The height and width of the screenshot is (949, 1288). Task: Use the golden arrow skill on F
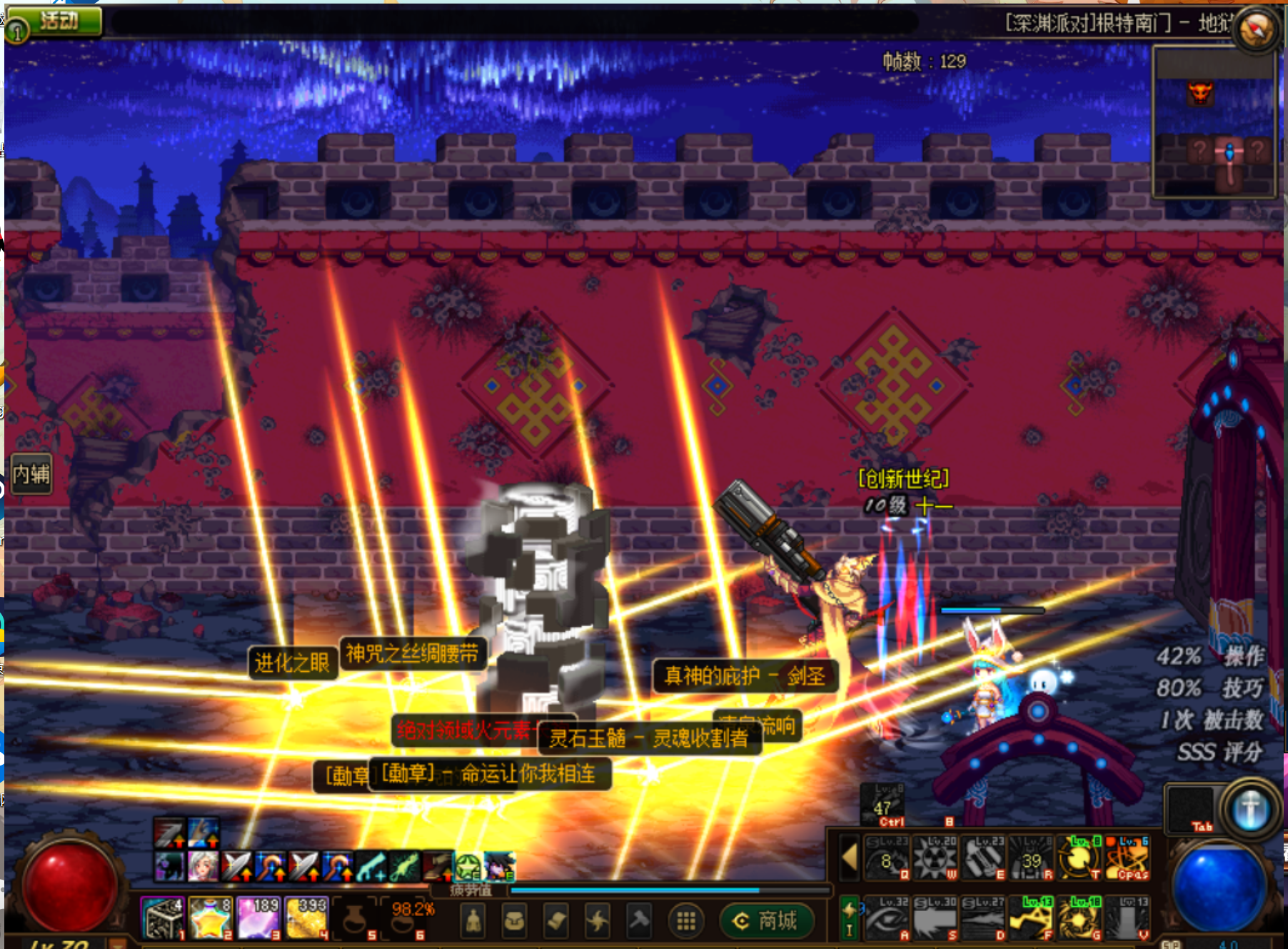click(1030, 918)
